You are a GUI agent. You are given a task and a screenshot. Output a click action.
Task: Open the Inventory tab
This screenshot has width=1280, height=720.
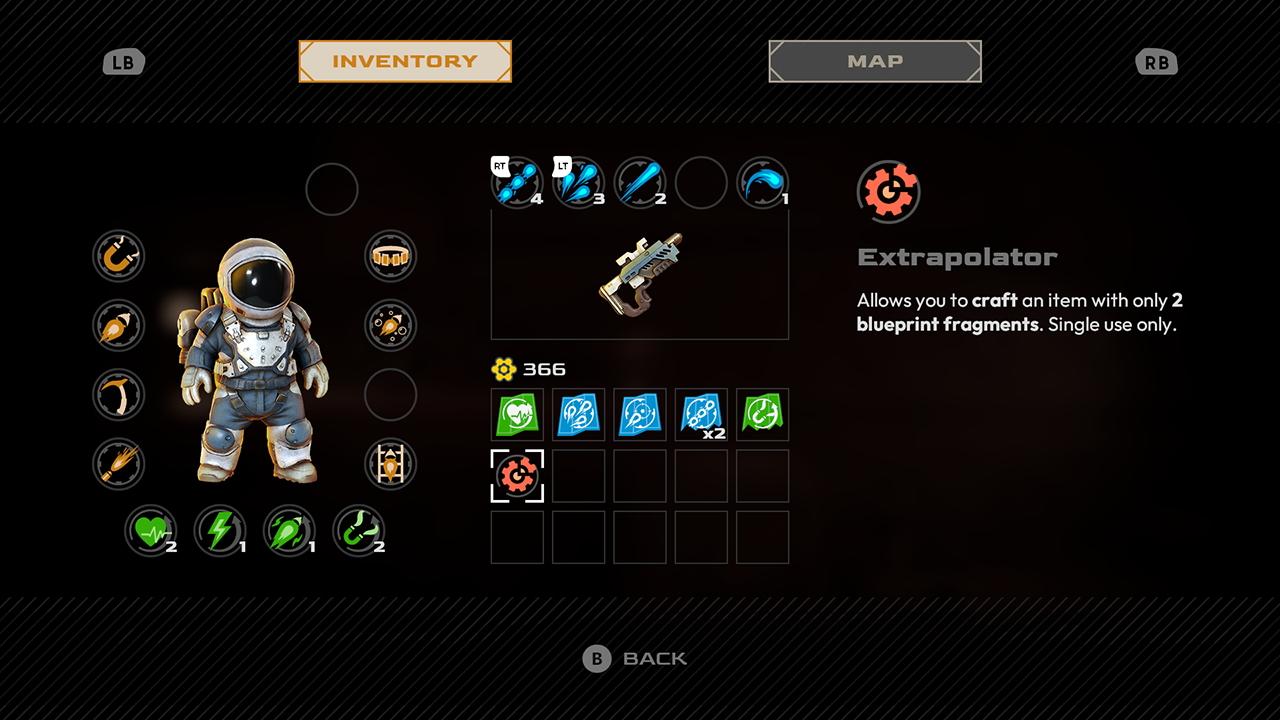pyautogui.click(x=405, y=61)
